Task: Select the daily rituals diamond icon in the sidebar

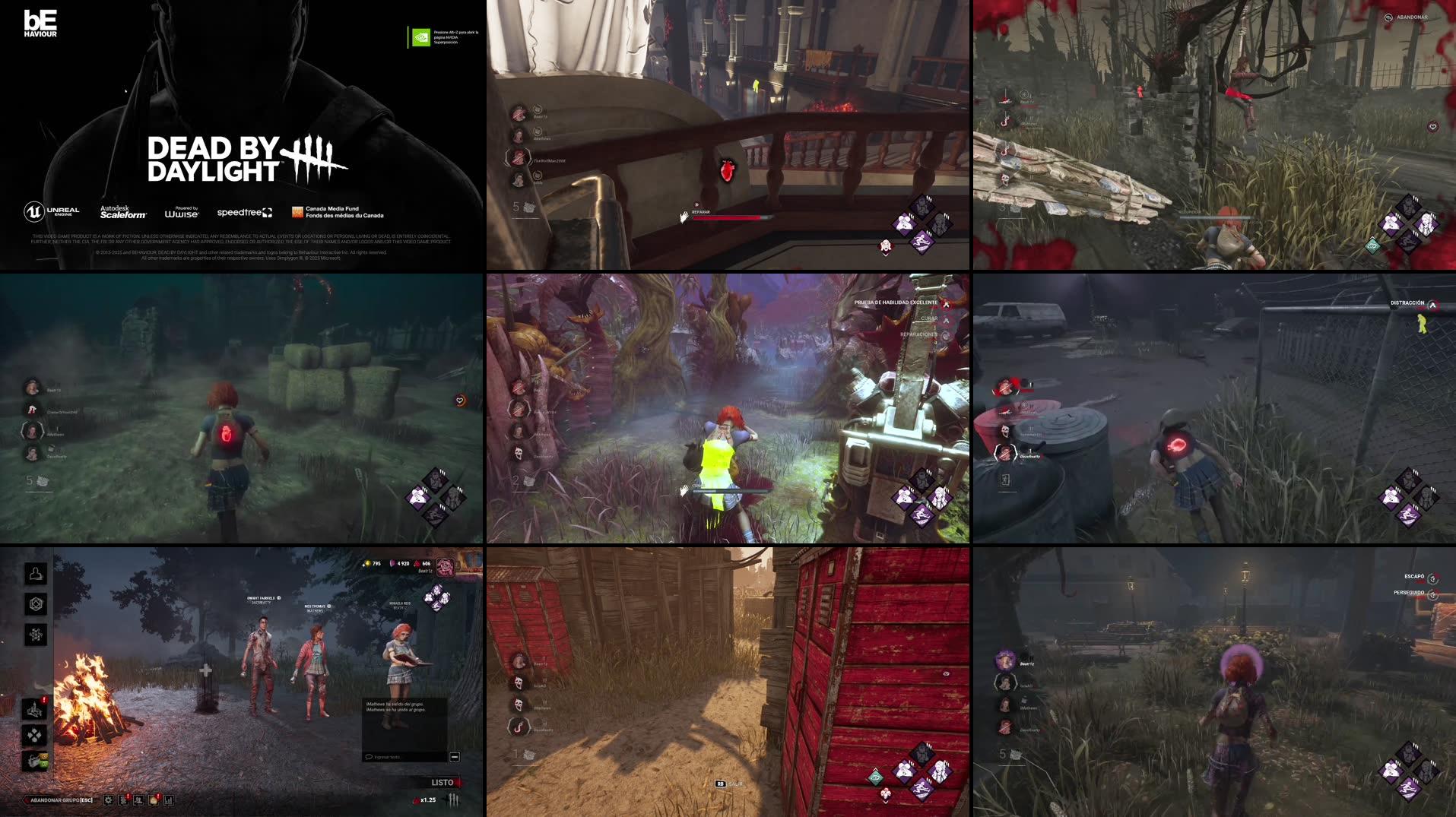Action: pyautogui.click(x=34, y=735)
